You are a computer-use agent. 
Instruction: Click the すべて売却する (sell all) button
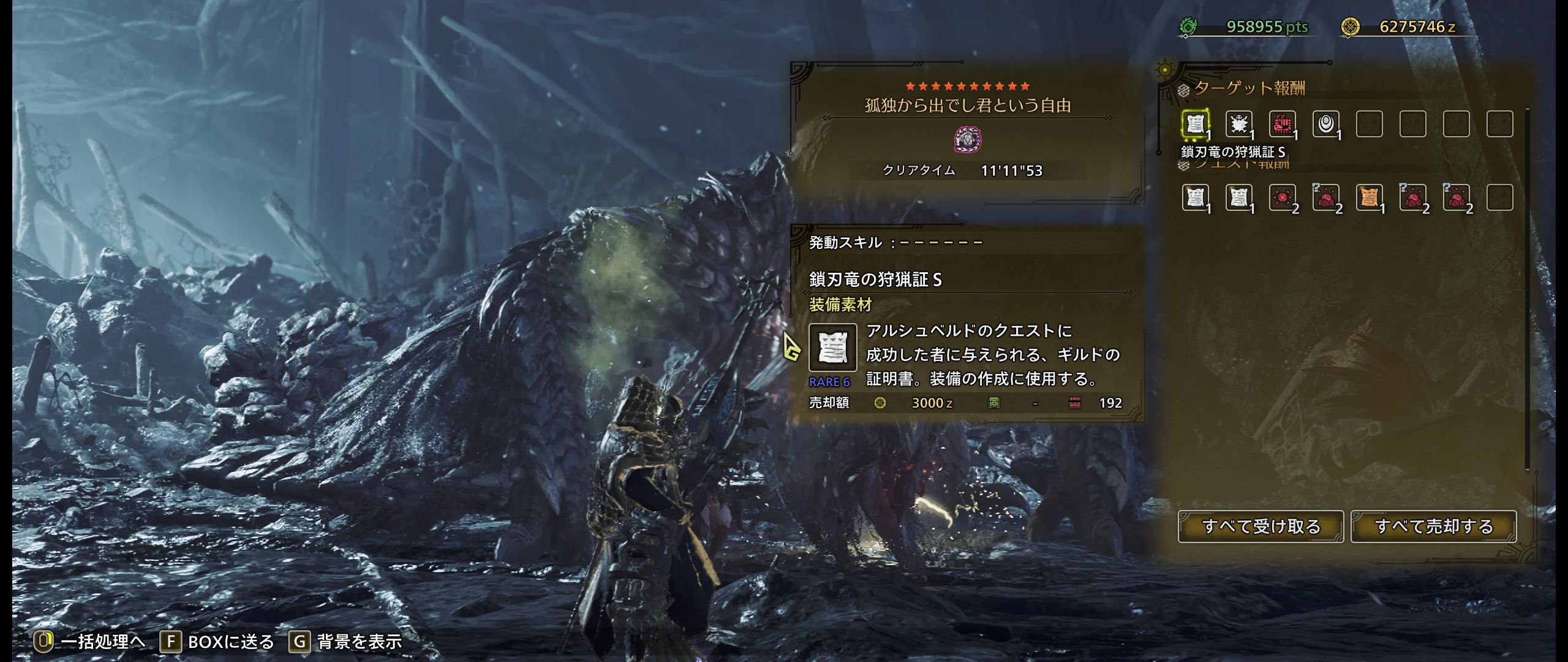(1433, 527)
